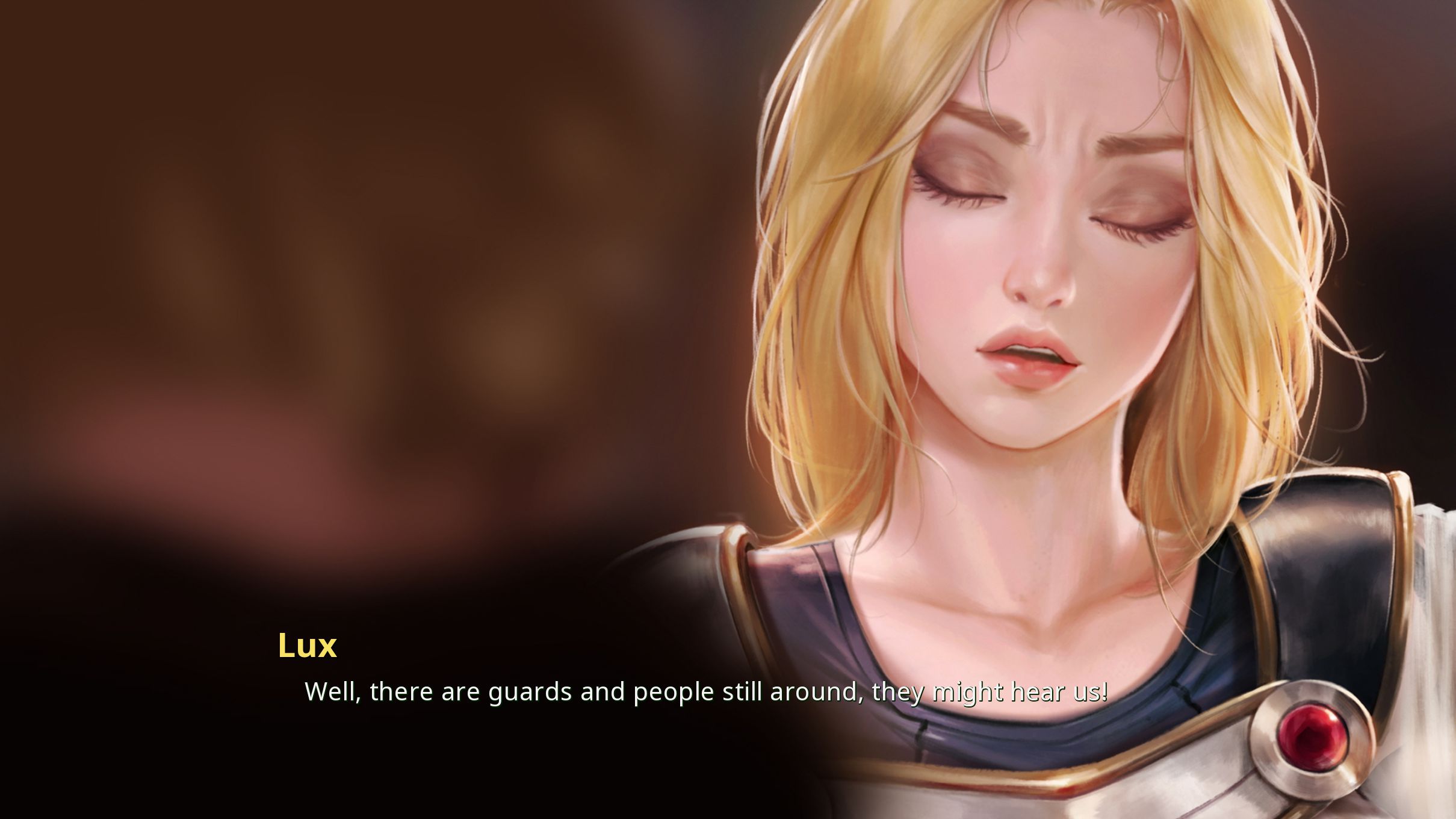Click the blurred brown background area
The height and width of the screenshot is (819, 1456).
pyautogui.click(x=301, y=241)
